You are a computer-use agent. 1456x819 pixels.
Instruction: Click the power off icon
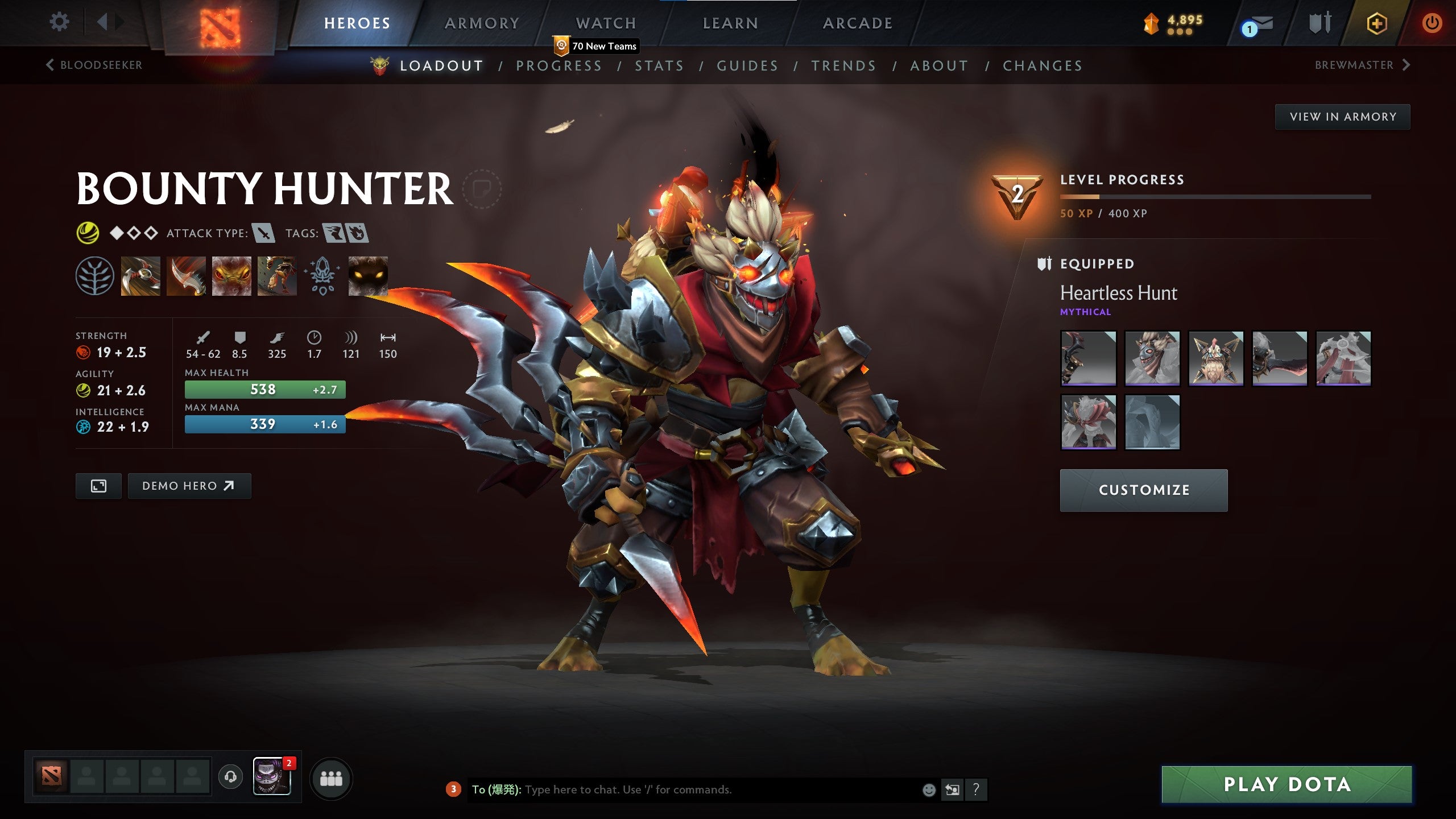click(1433, 24)
